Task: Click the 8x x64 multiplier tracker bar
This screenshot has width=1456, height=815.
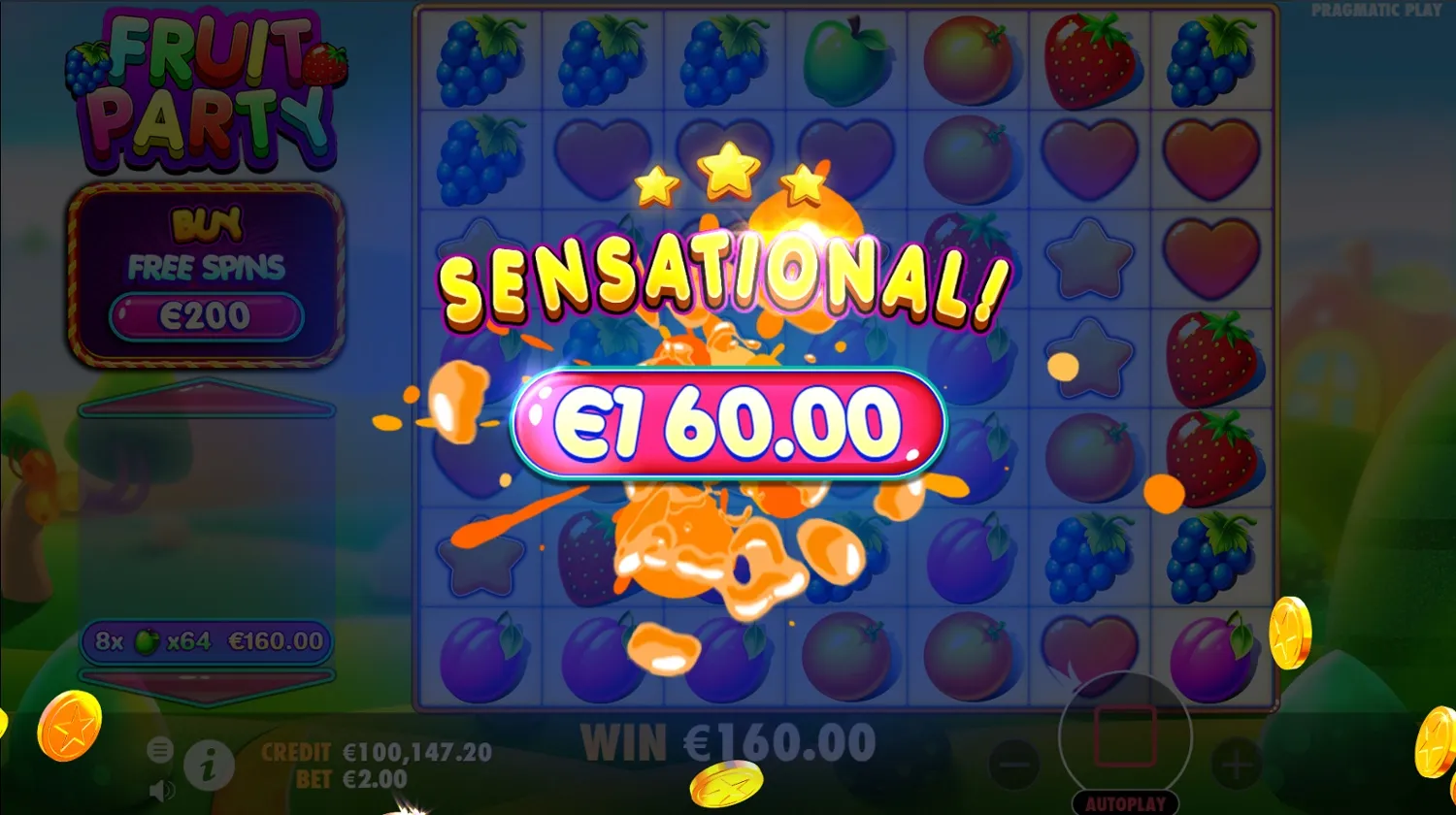Action: point(207,641)
